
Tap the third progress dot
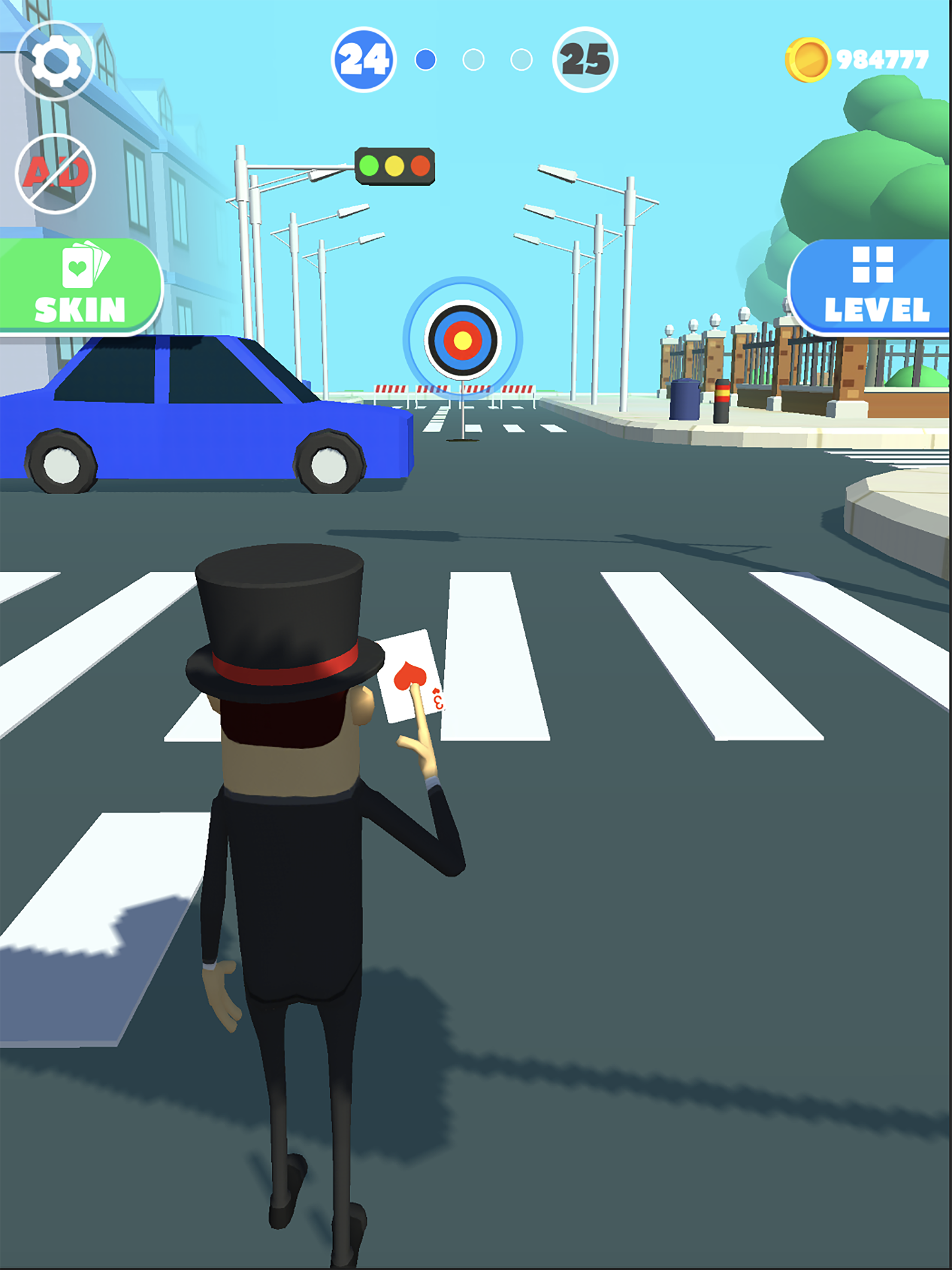coord(522,59)
